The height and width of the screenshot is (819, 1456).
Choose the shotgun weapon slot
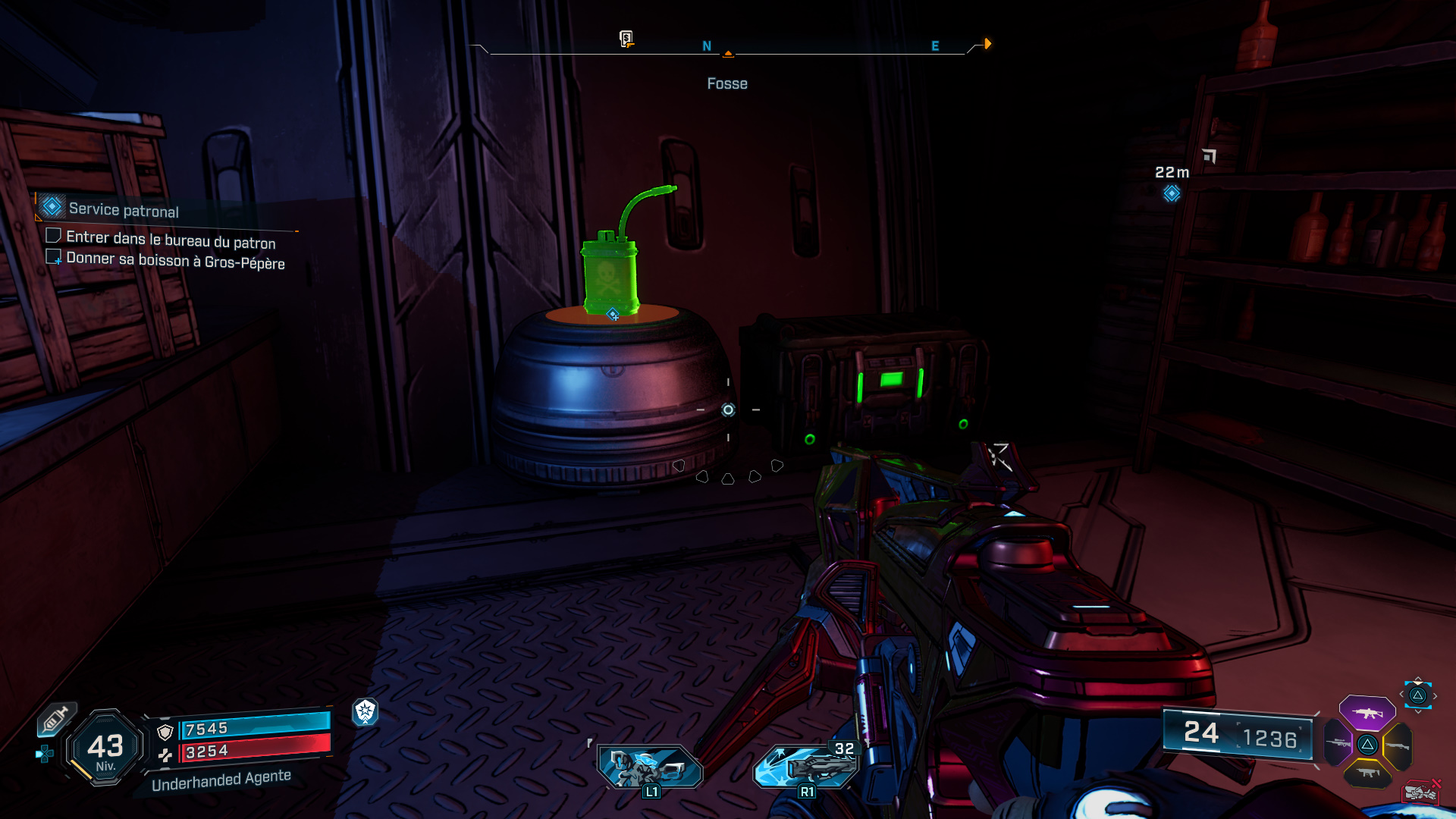click(x=1398, y=745)
